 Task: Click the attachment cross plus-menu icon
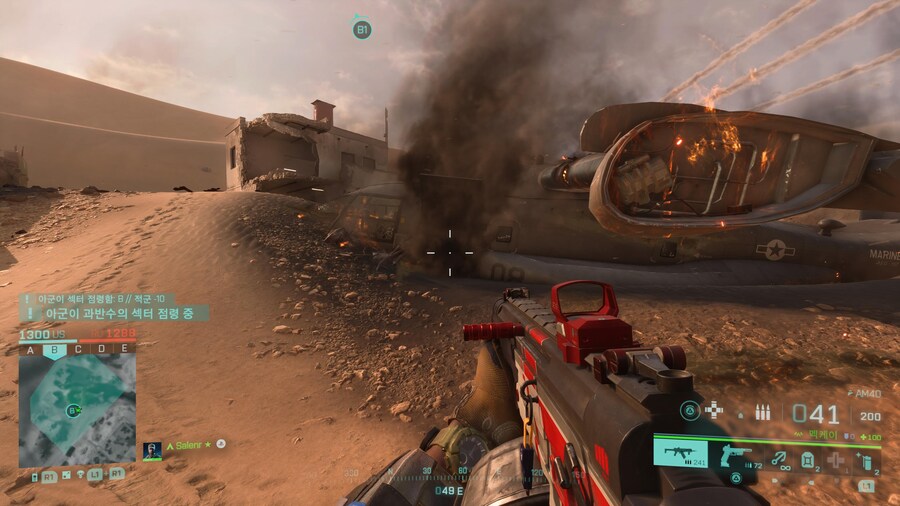(714, 410)
